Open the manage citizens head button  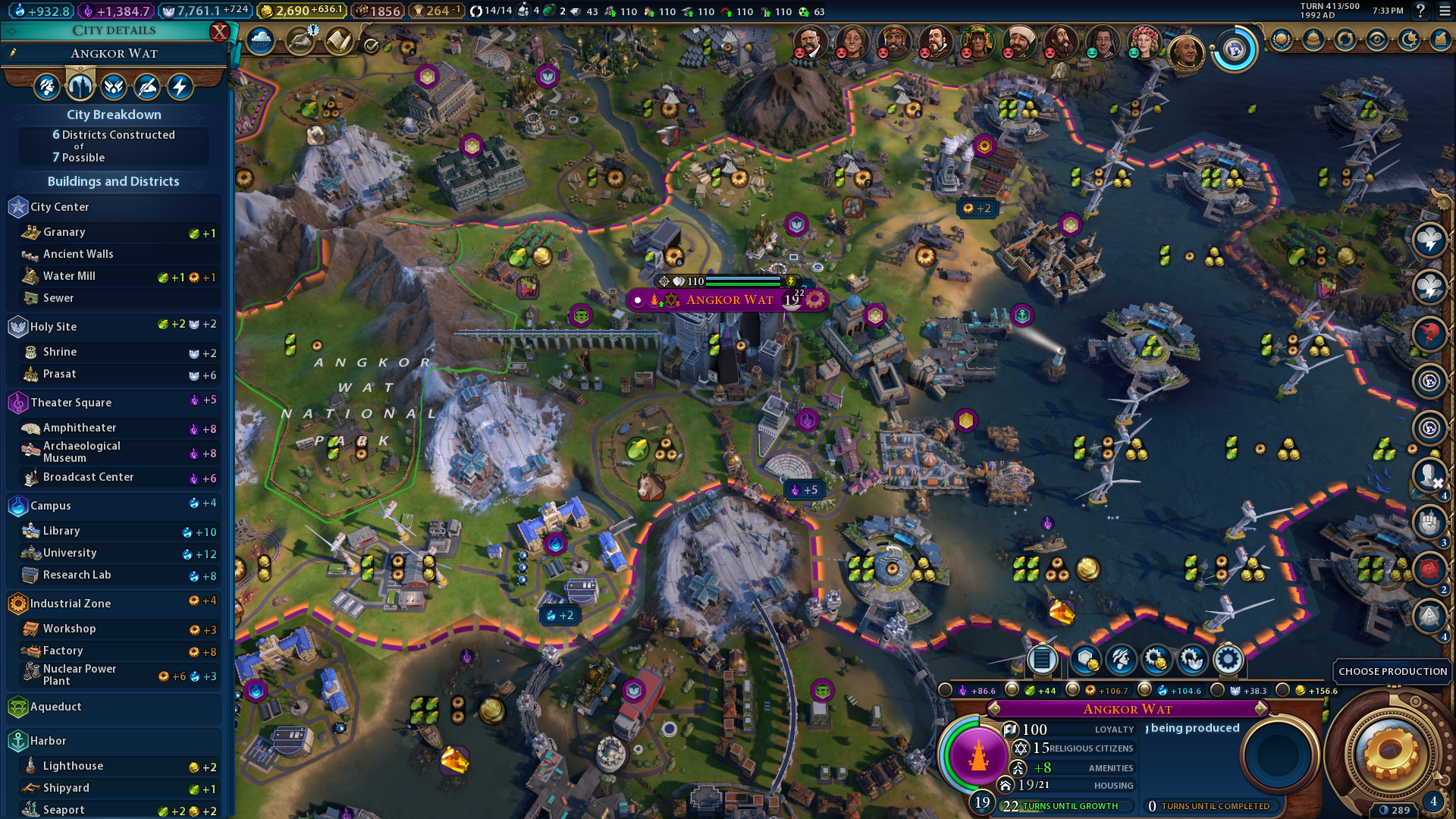1121,660
